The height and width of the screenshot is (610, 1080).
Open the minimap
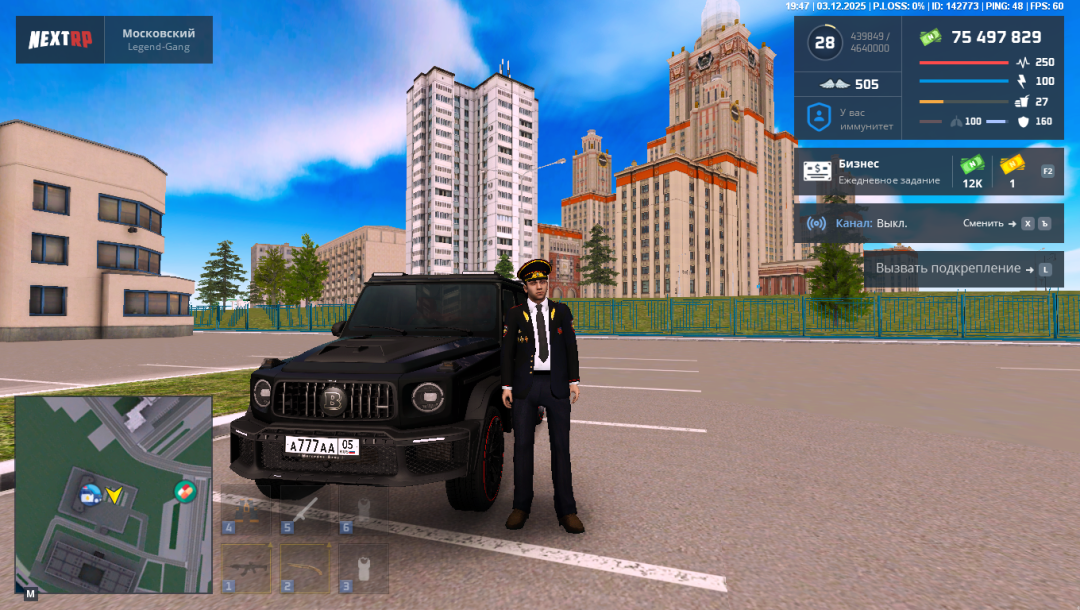113,494
